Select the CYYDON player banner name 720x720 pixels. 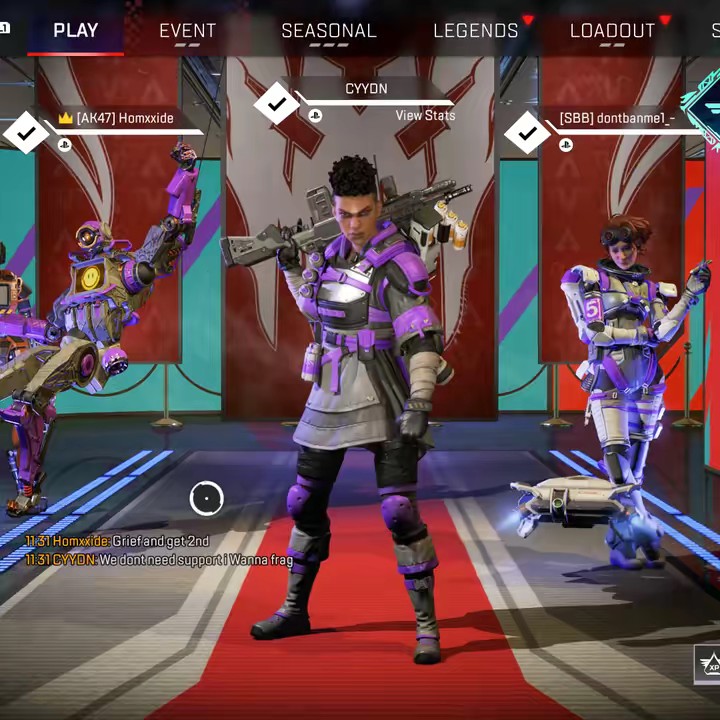point(366,89)
